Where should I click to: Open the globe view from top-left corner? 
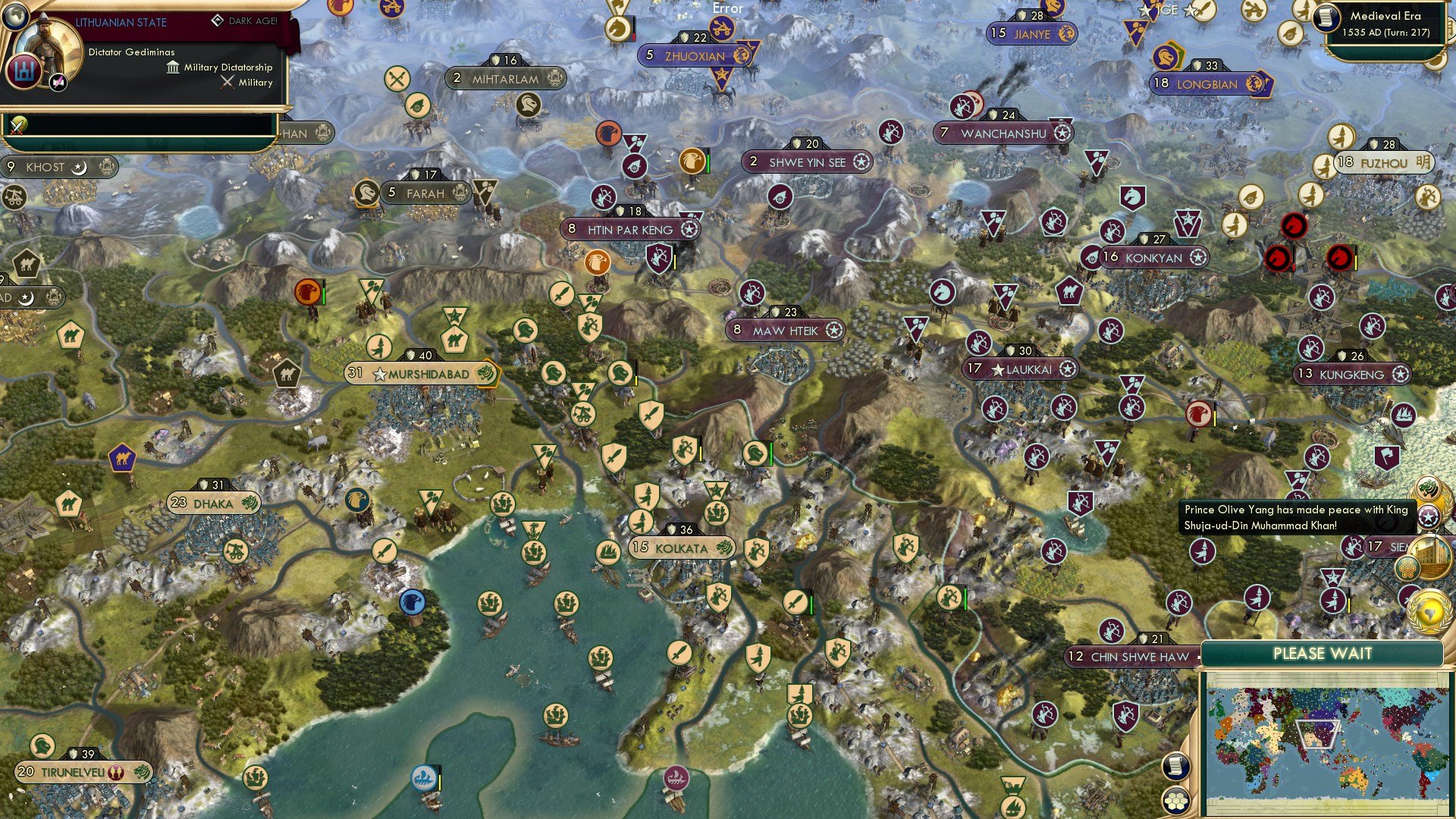coord(14,18)
